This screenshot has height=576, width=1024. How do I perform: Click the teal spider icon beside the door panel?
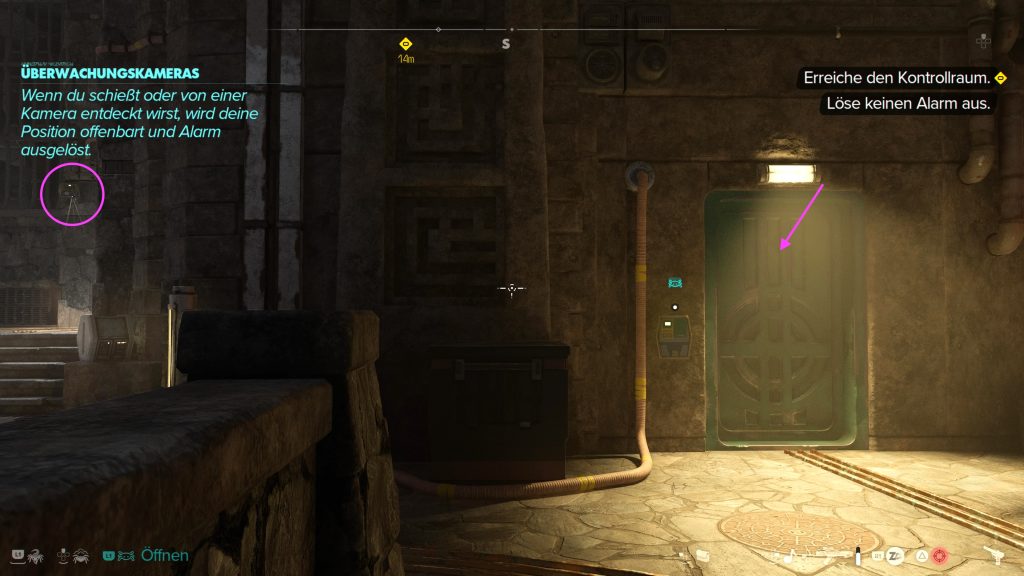675,284
